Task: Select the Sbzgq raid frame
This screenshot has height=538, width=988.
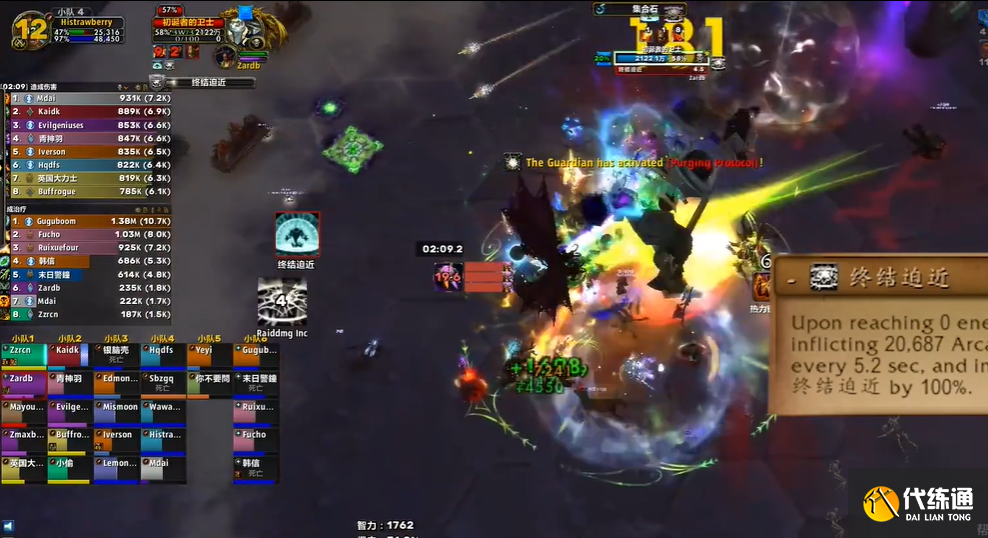Action: pos(163,385)
